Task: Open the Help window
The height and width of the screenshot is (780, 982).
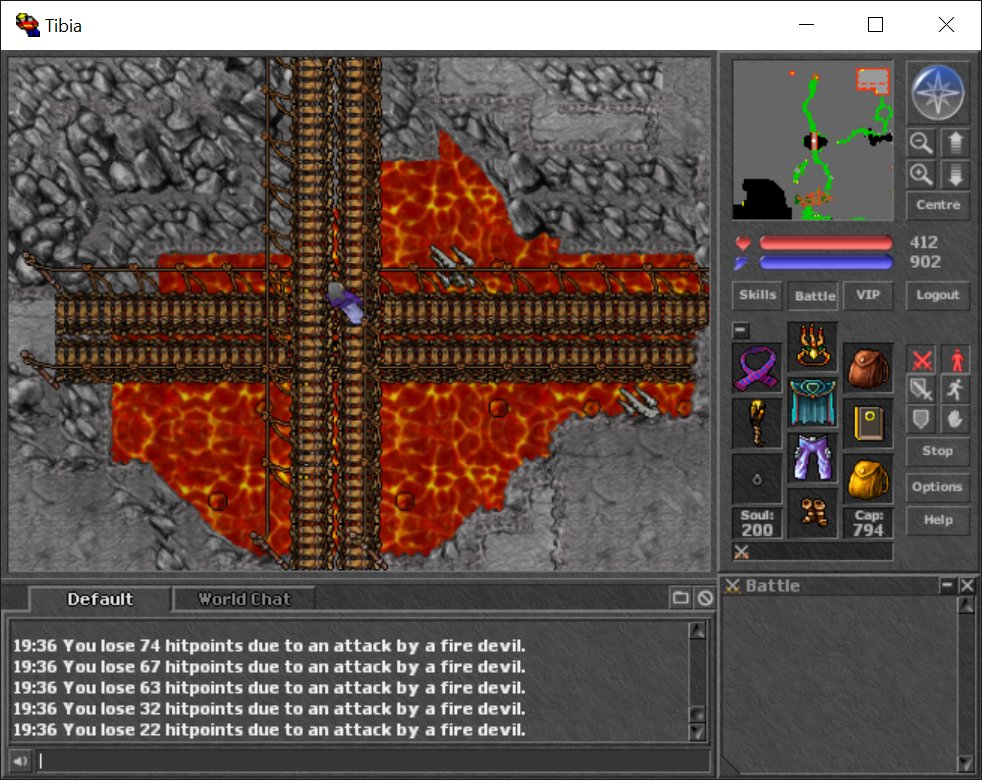Action: tap(937, 520)
